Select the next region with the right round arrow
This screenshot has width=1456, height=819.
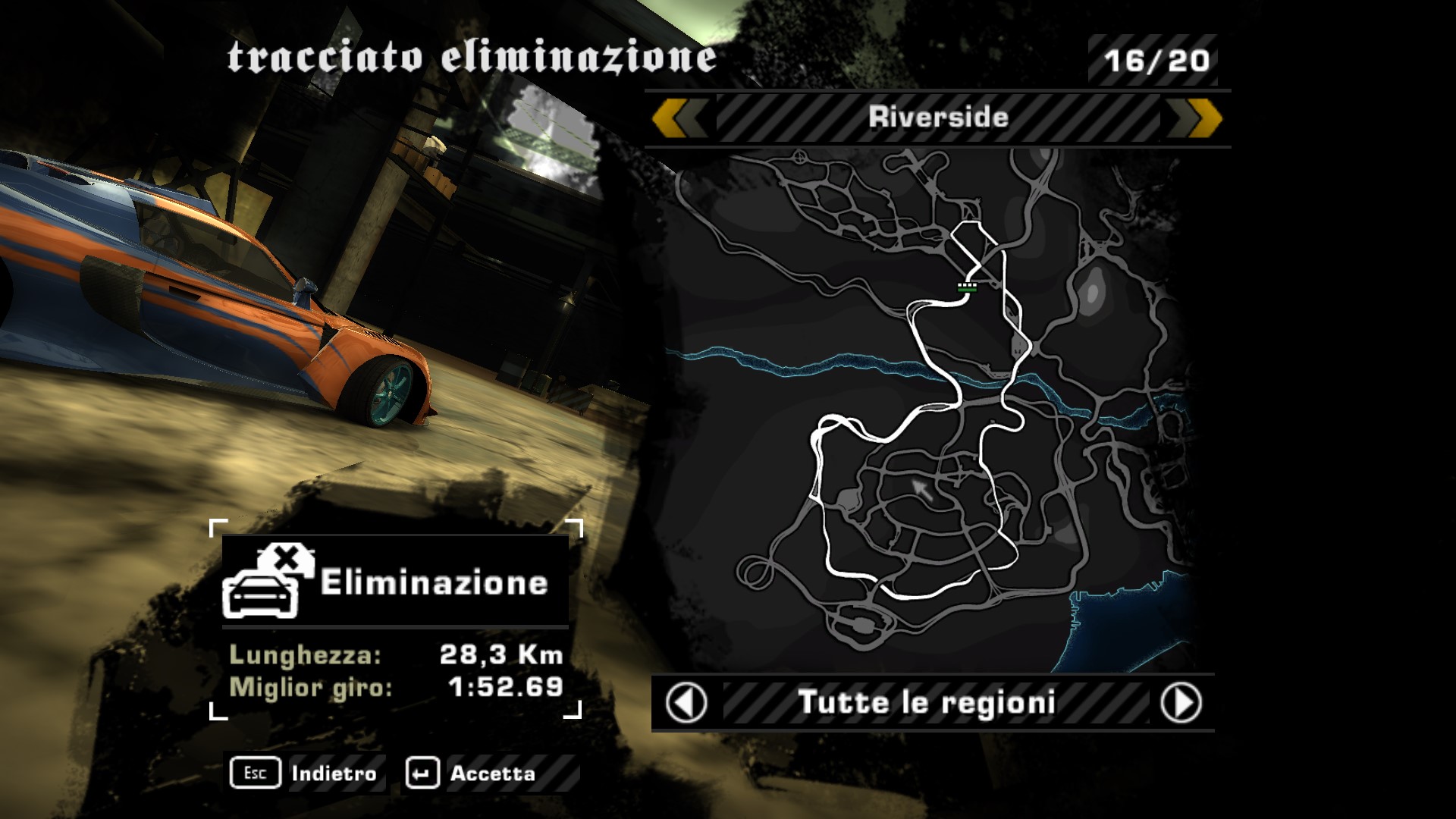[x=1181, y=703]
